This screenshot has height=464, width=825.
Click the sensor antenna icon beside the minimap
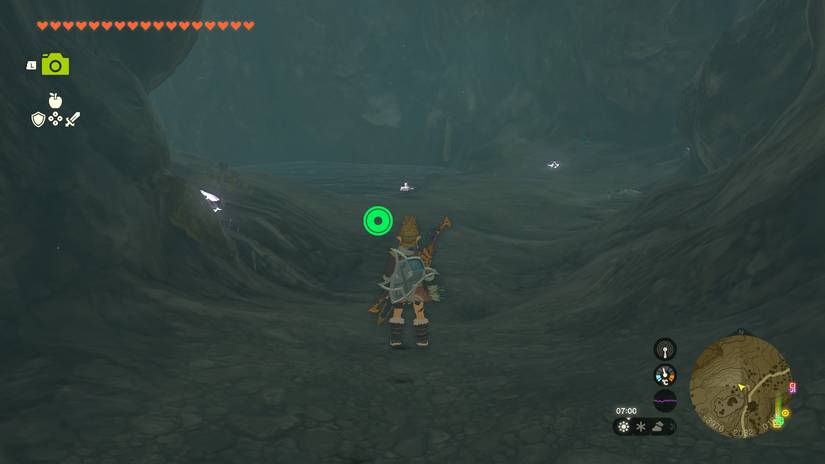(x=665, y=349)
